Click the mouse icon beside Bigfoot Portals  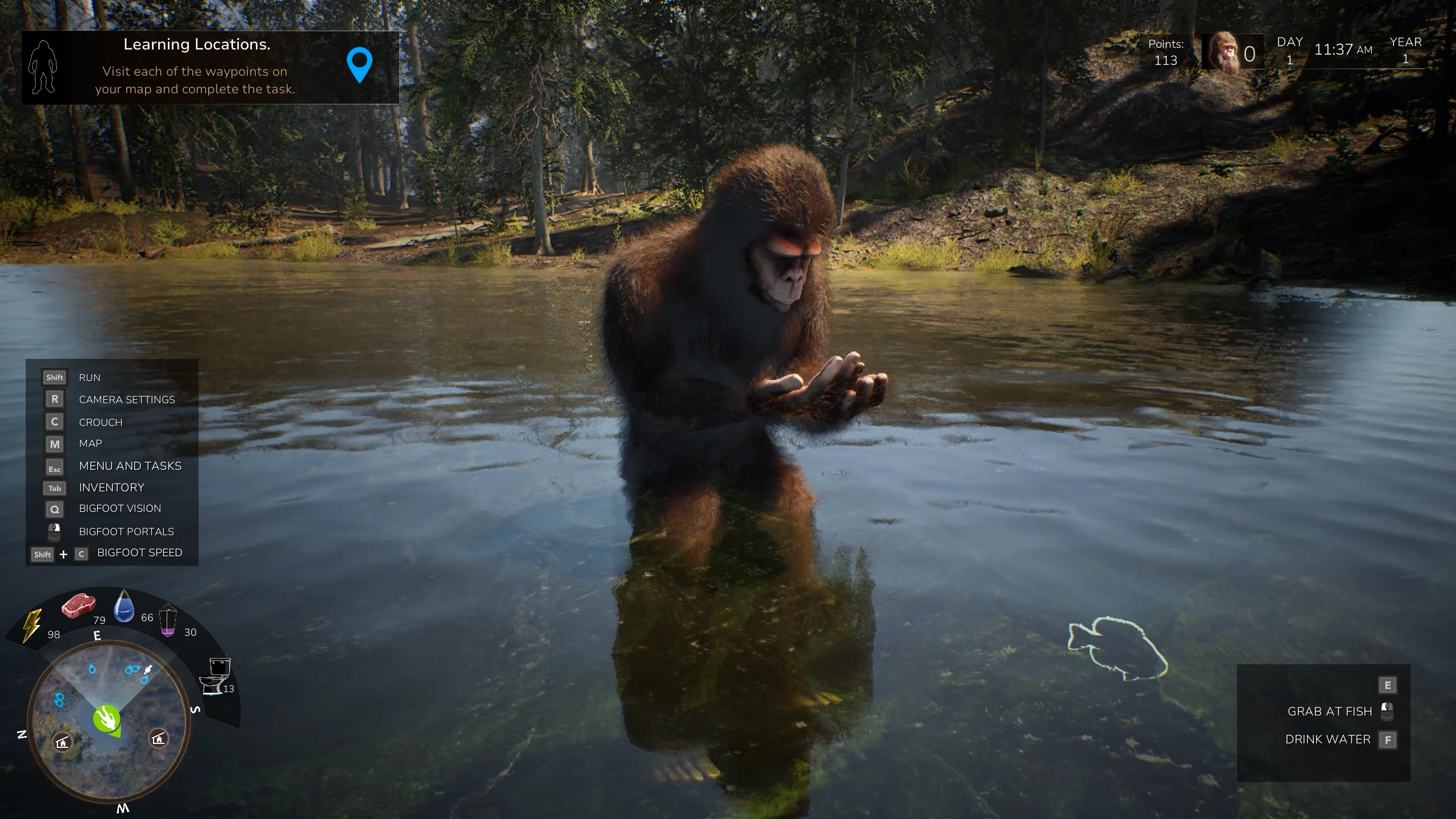[x=54, y=531]
